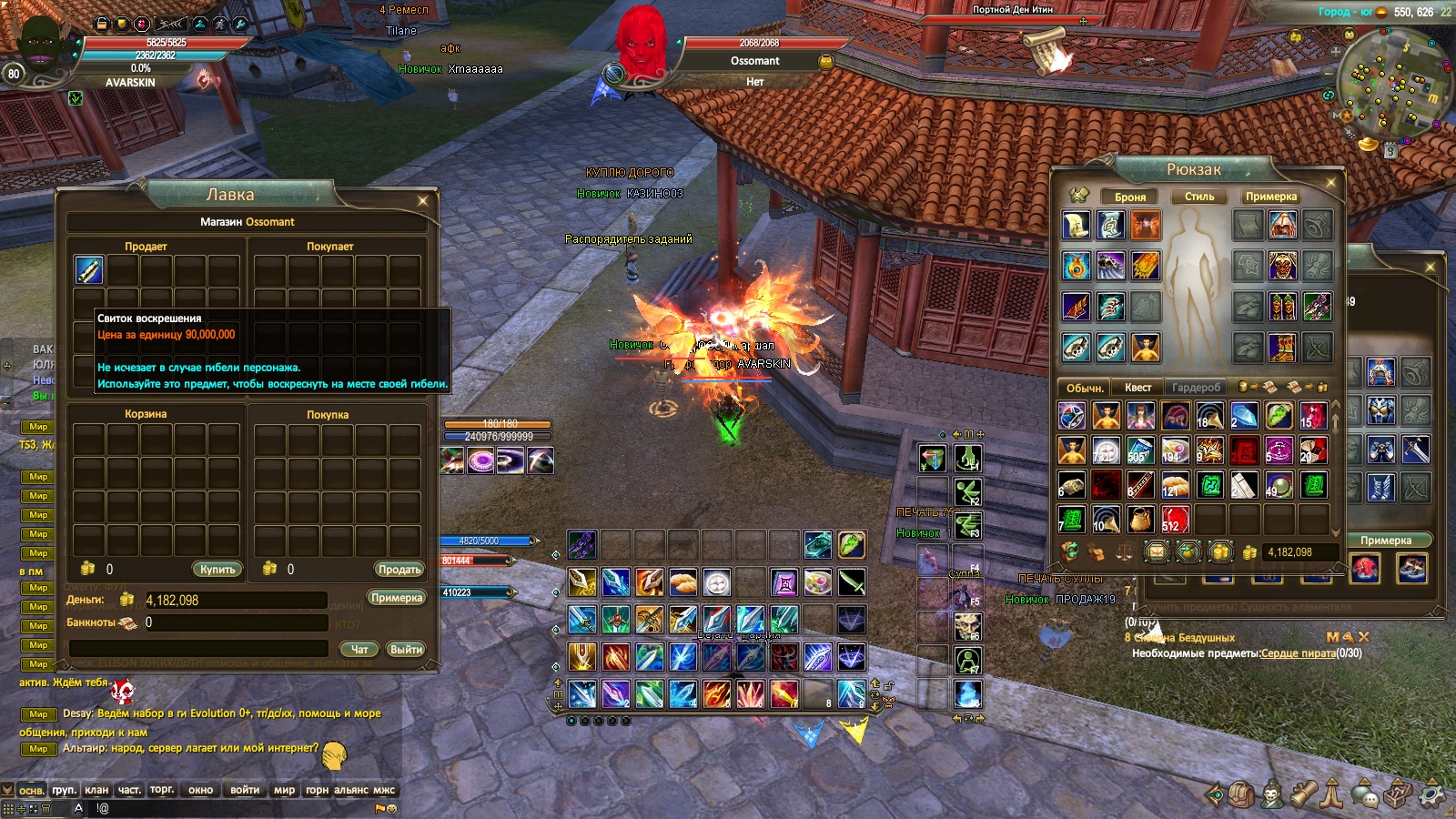
Task: Switch chat to the клан channel
Action: (96, 790)
